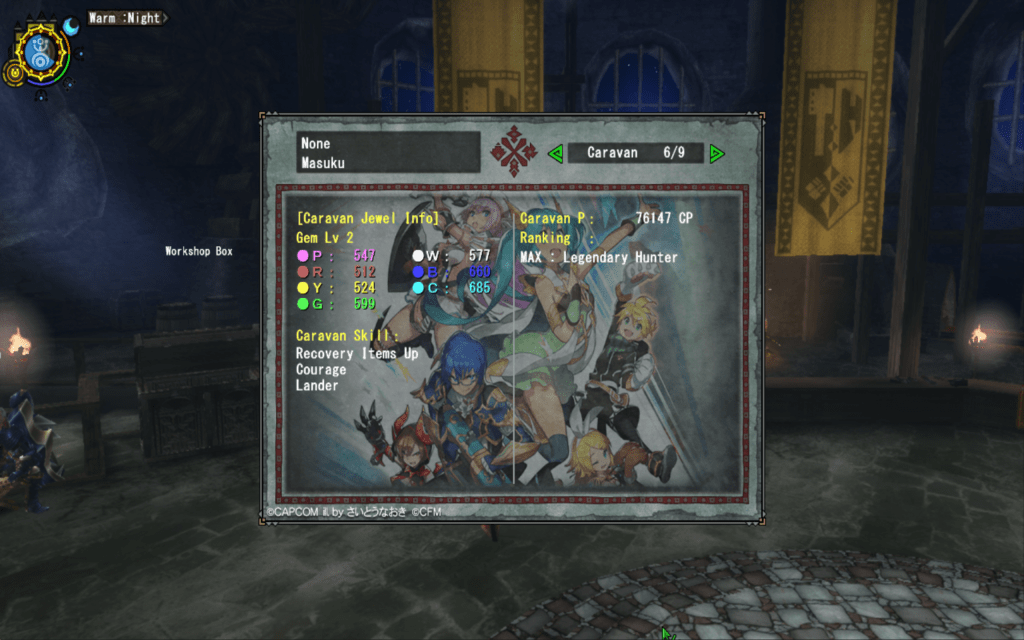Go to the previous info page with left arrow

556,153
